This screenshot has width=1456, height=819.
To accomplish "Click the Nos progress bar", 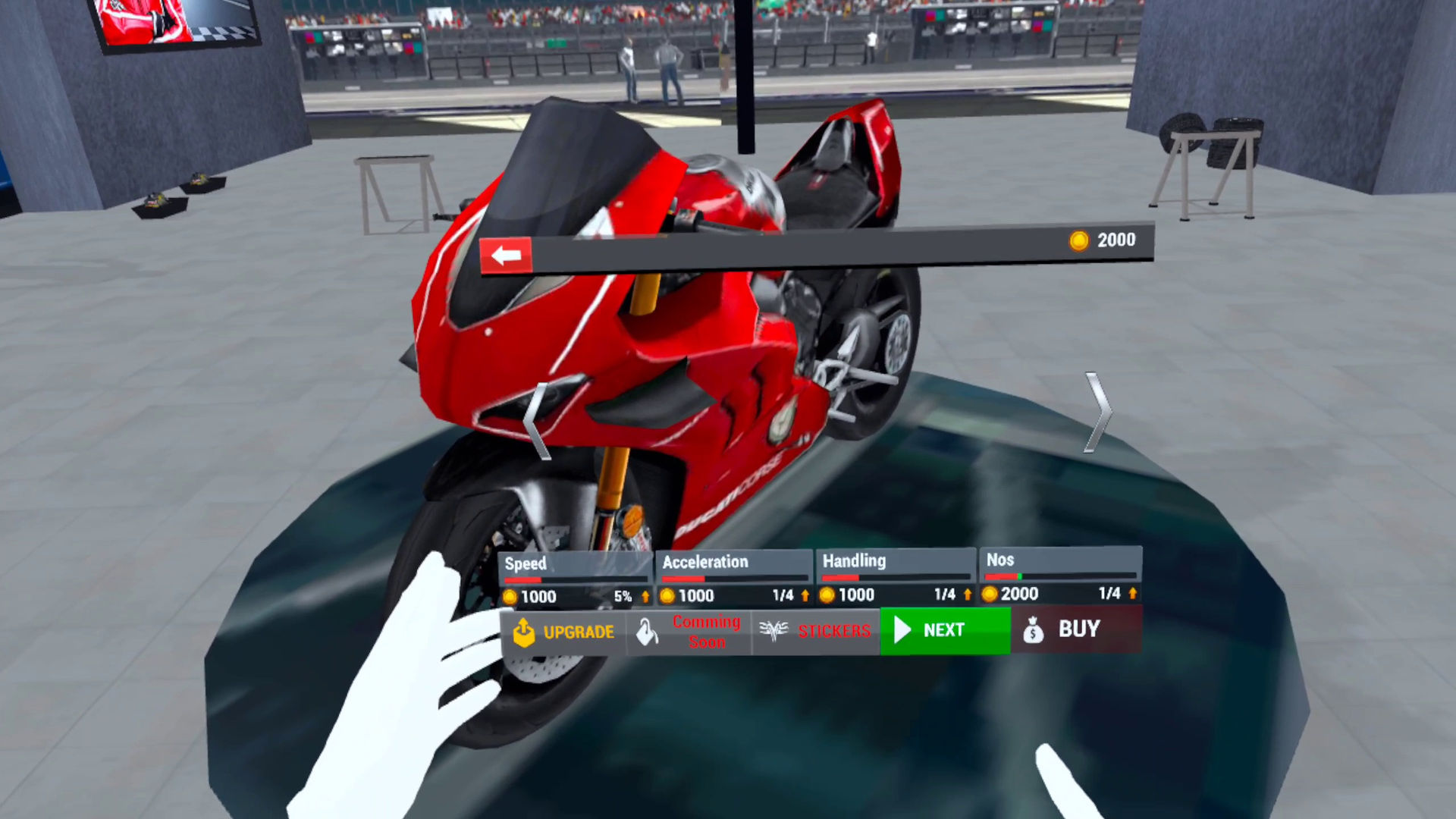I will (x=1060, y=576).
